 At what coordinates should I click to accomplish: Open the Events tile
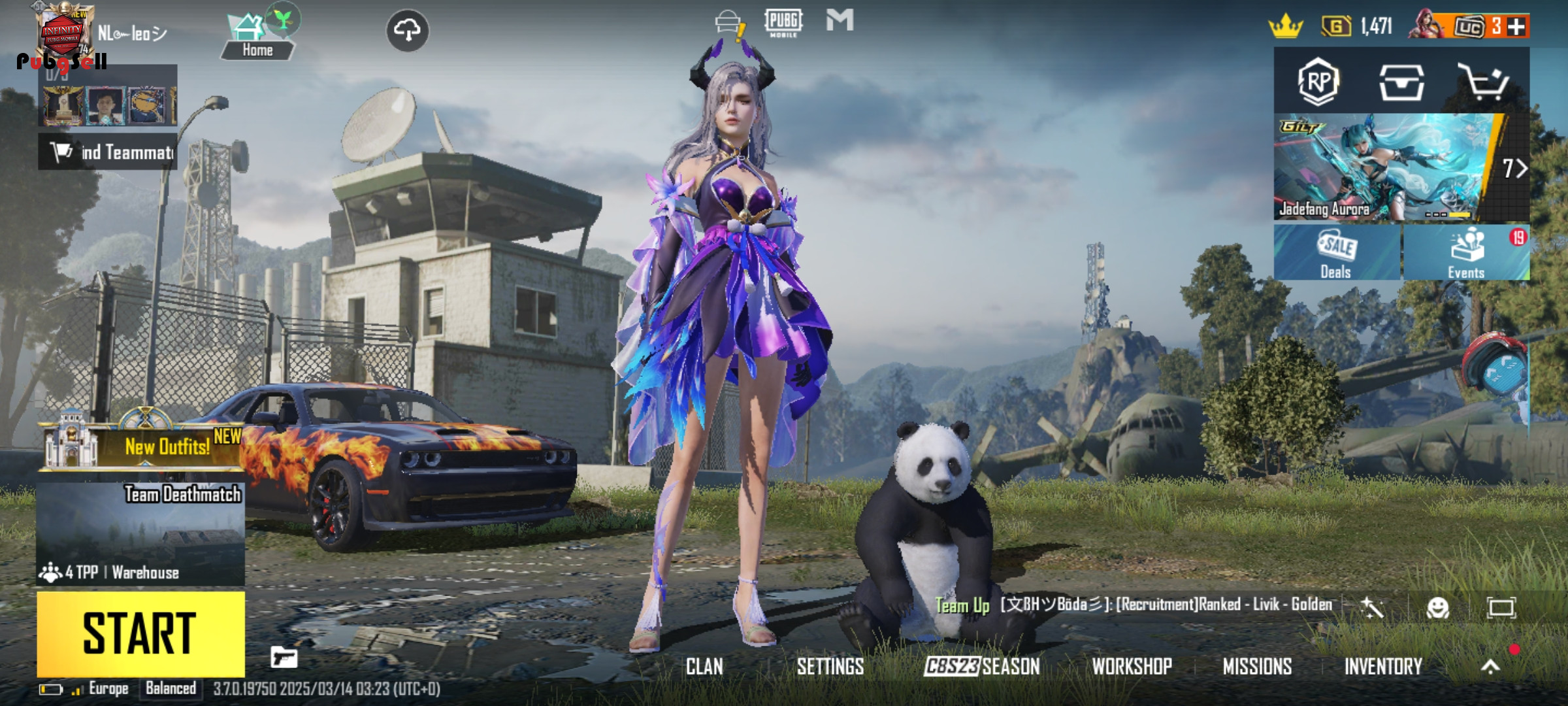[x=1466, y=253]
